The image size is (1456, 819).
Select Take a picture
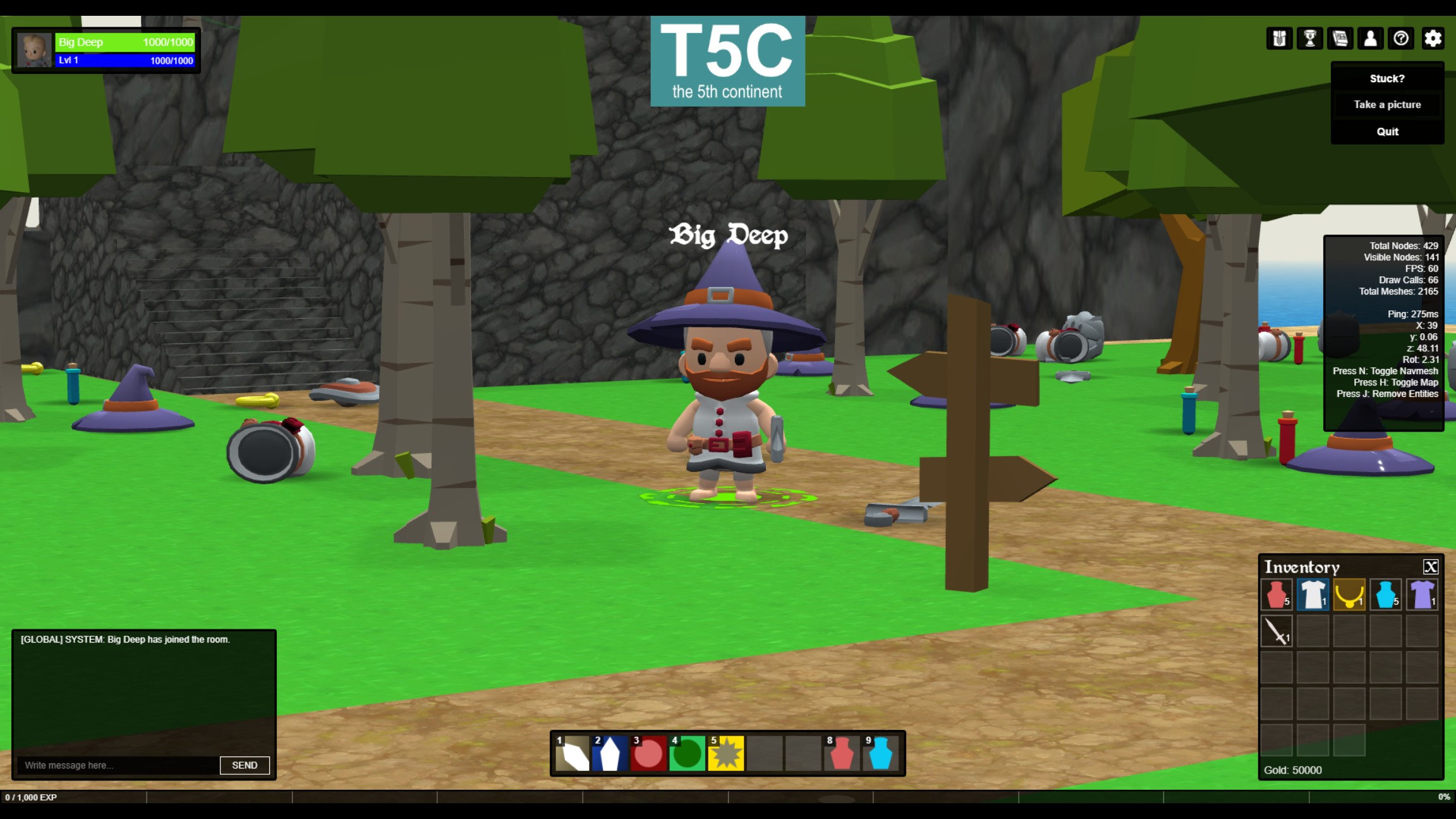[x=1387, y=105]
